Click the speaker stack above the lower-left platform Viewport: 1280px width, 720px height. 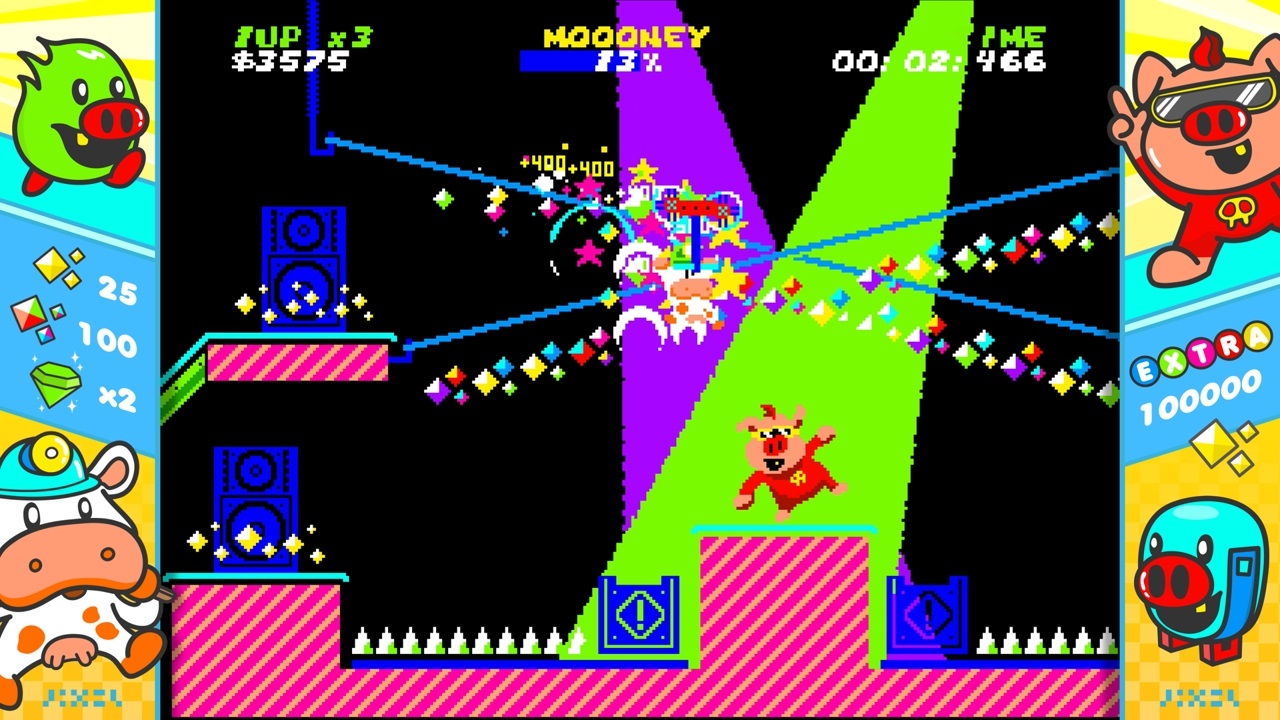[x=255, y=510]
